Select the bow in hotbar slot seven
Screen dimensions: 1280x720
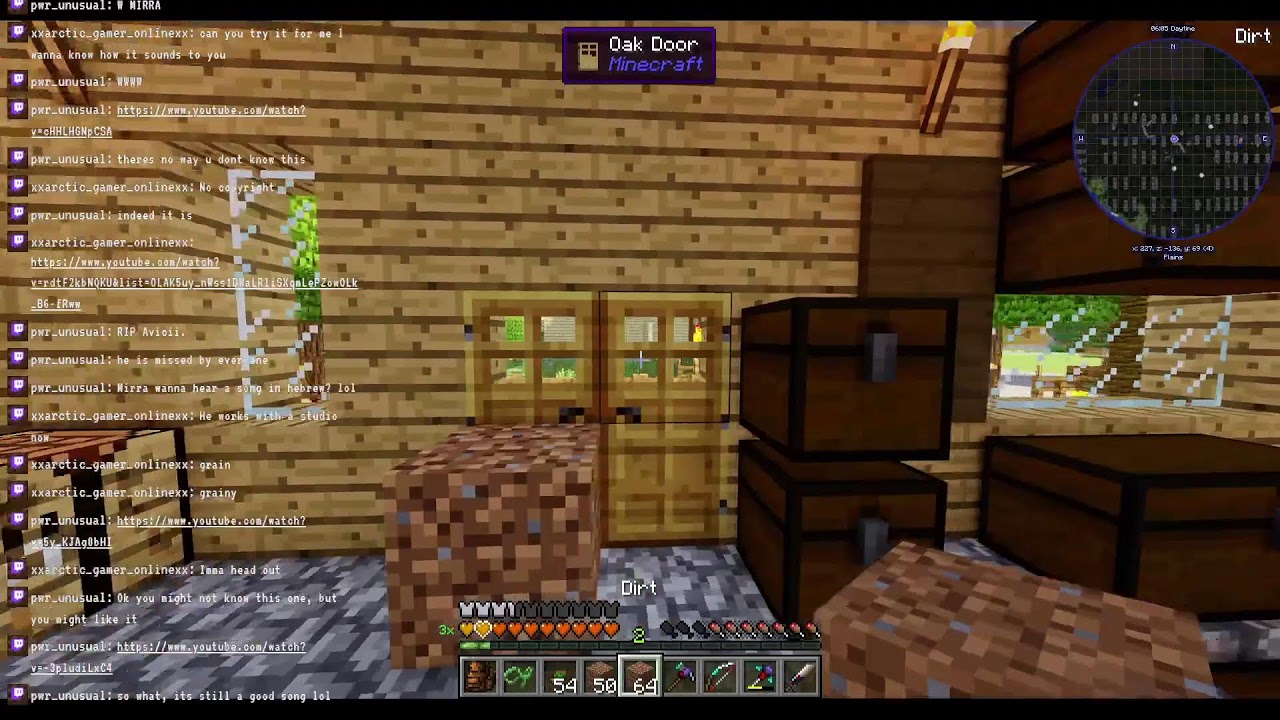click(x=720, y=678)
